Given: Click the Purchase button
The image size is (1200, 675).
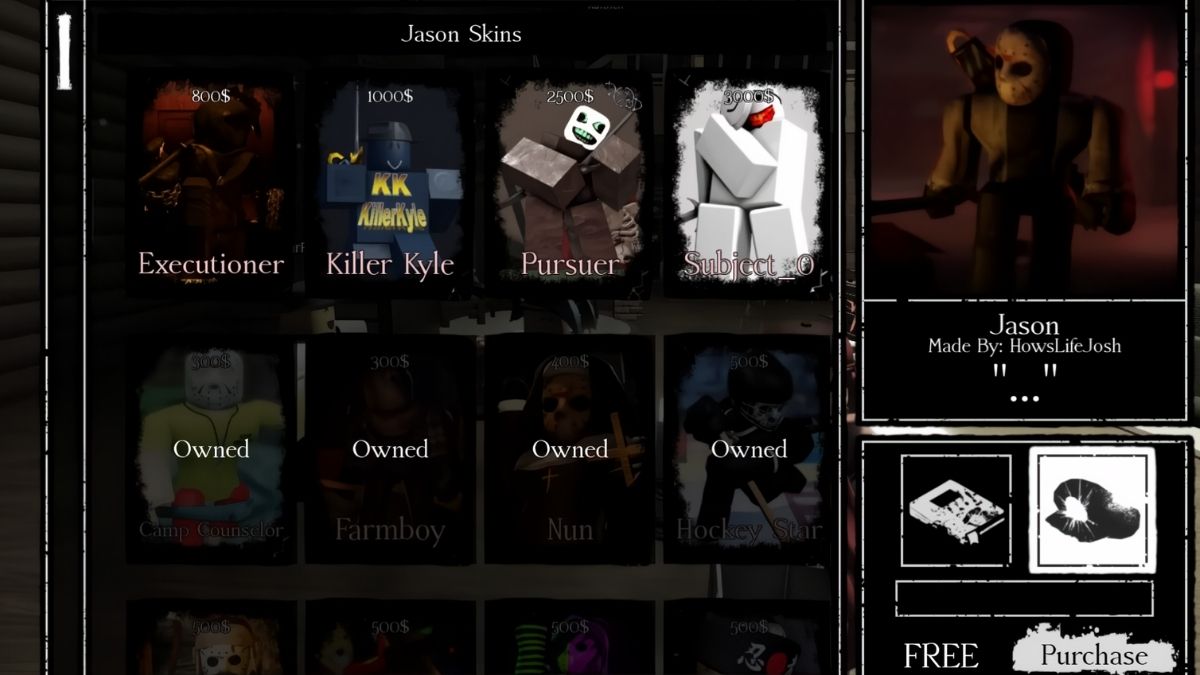Looking at the screenshot, I should 1094,655.
